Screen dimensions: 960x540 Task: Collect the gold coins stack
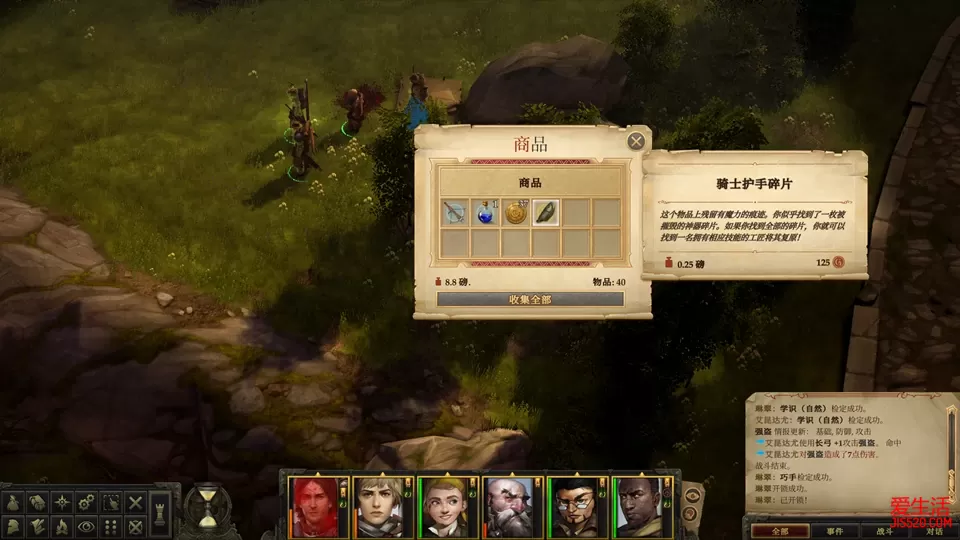click(x=516, y=212)
